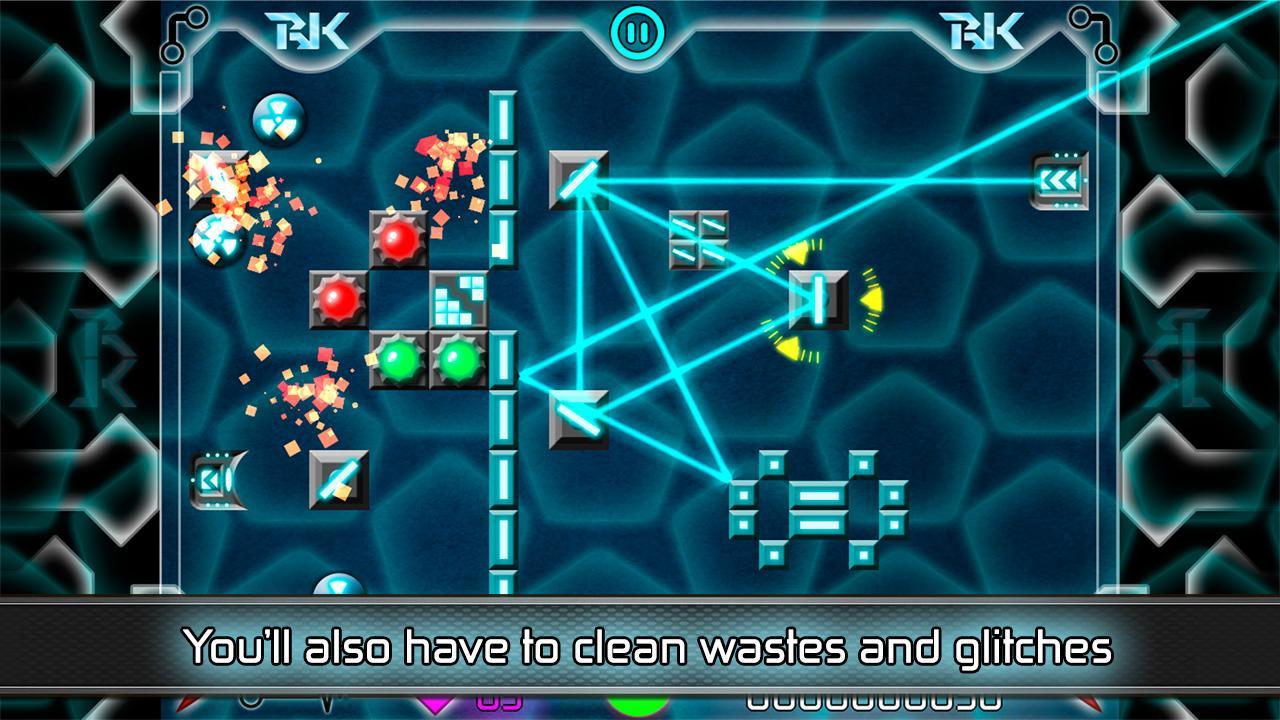Screen dimensions: 1280x720
Task: Select the mirror with yellow rotation arrows
Action: (x=819, y=299)
